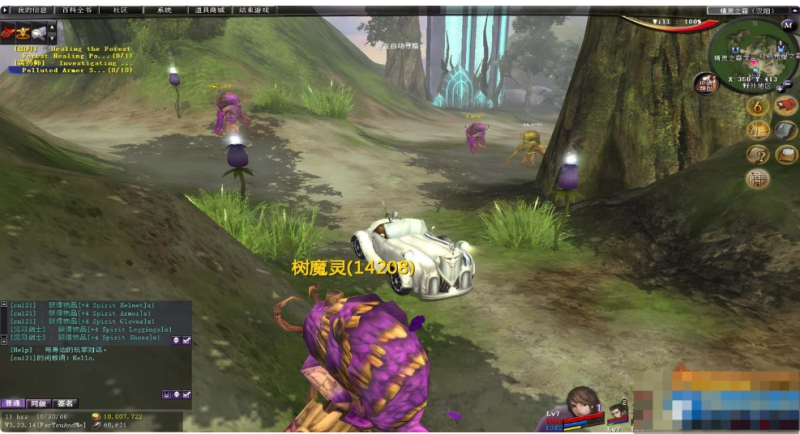This screenshot has width=800, height=434.
Task: Click the round gold number 6 icon
Action: 758,106
